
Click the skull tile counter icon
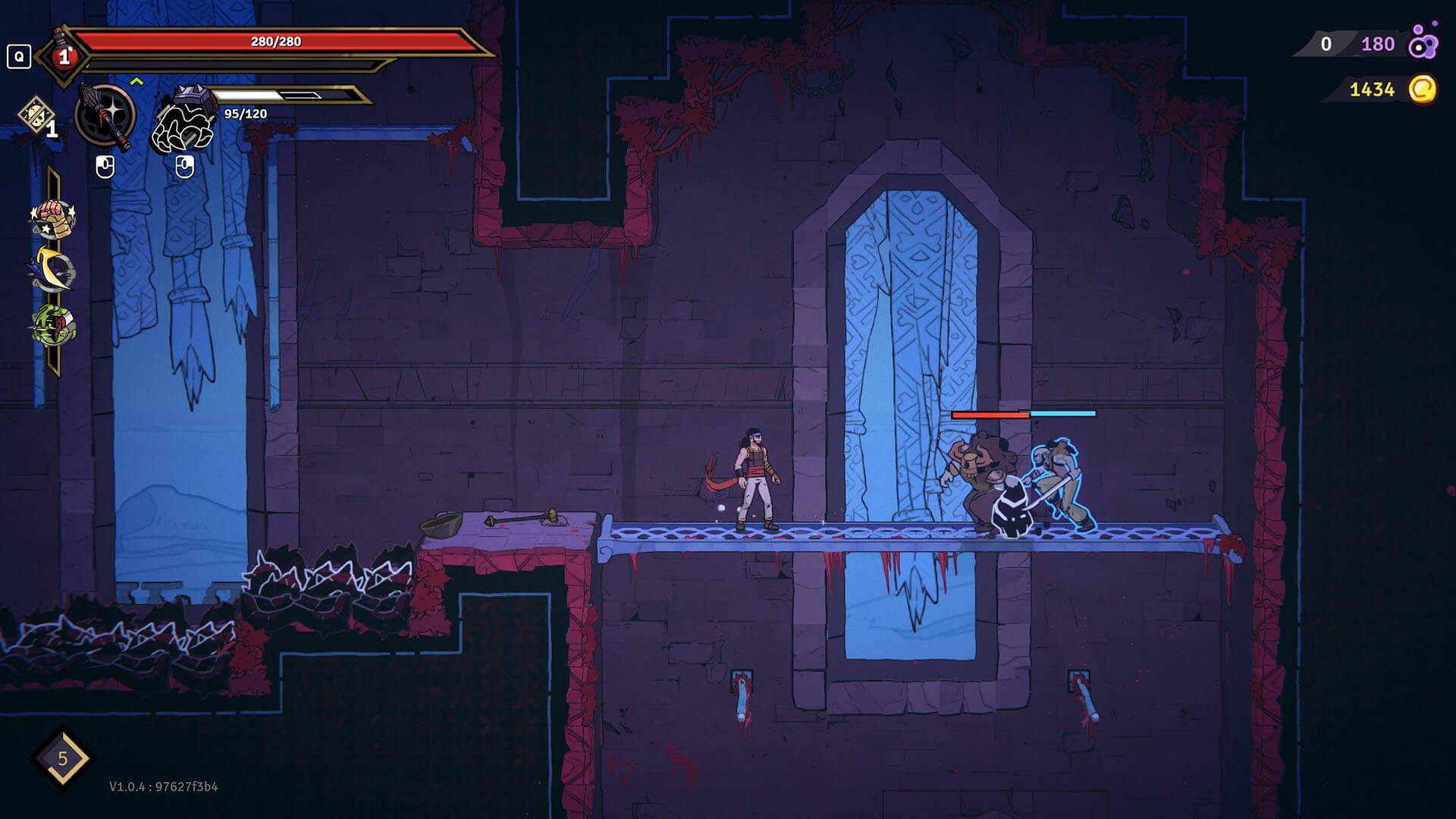34,116
